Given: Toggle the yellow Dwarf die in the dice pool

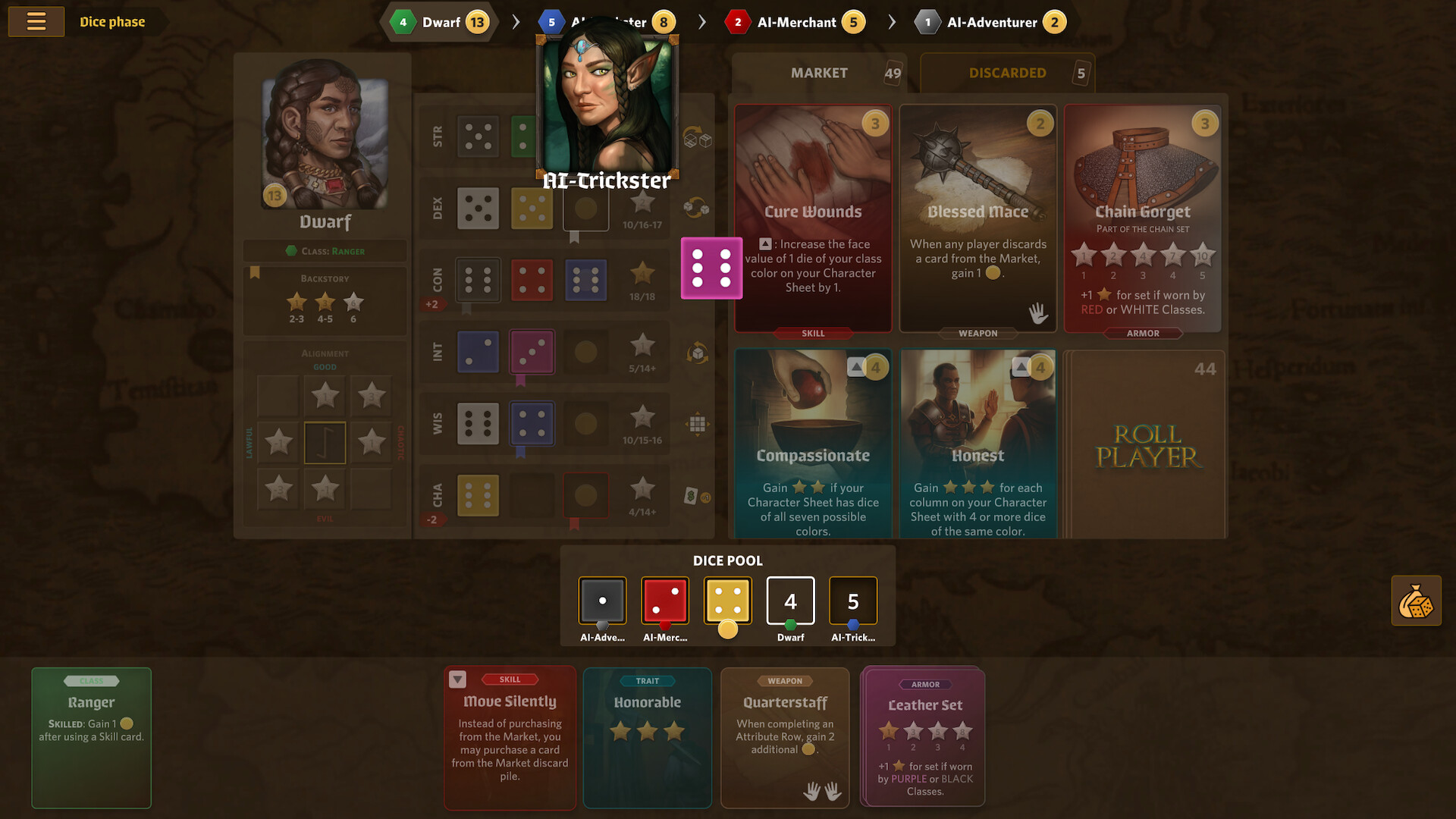Looking at the screenshot, I should 727,601.
